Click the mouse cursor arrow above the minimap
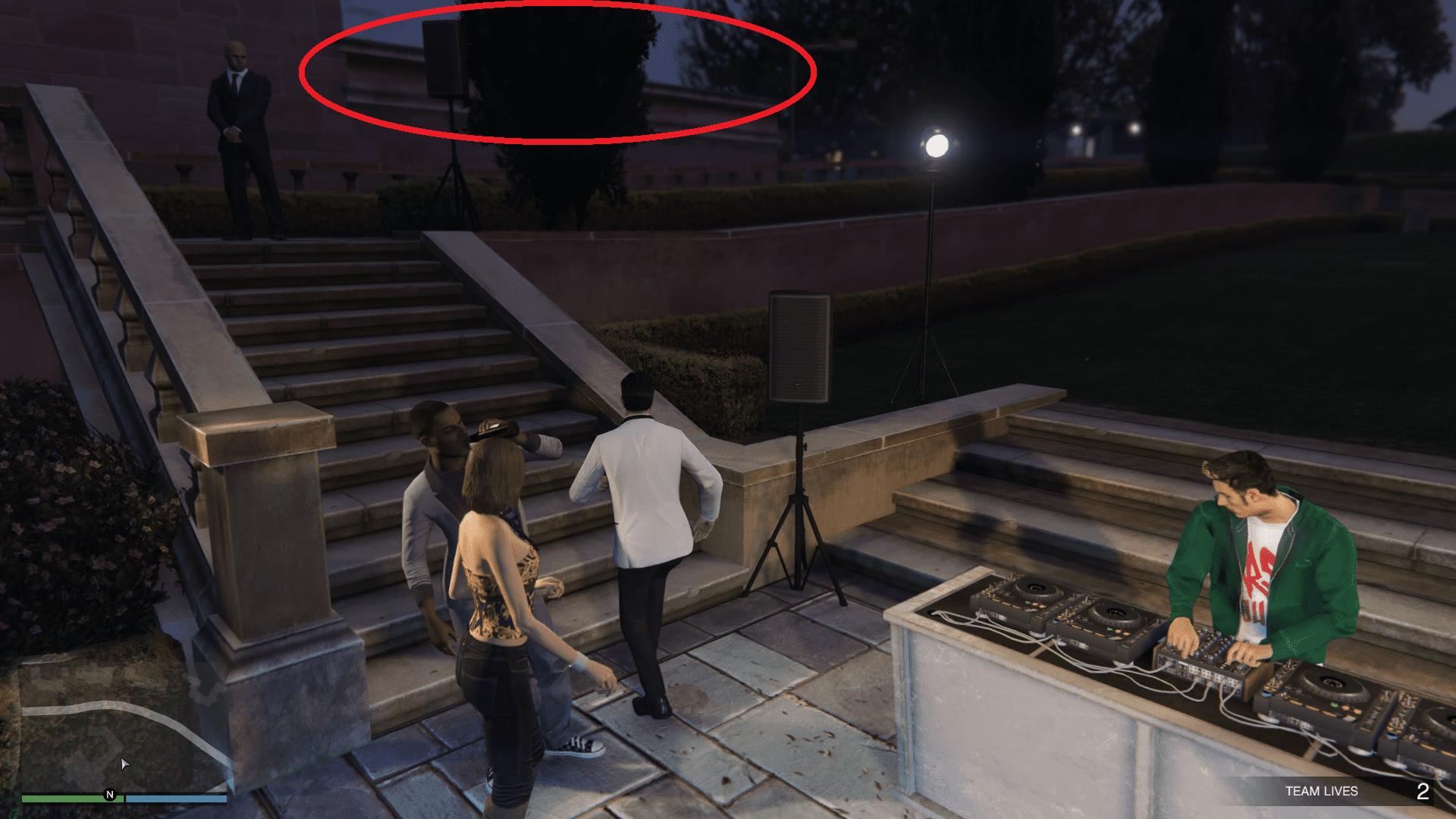 tap(124, 765)
